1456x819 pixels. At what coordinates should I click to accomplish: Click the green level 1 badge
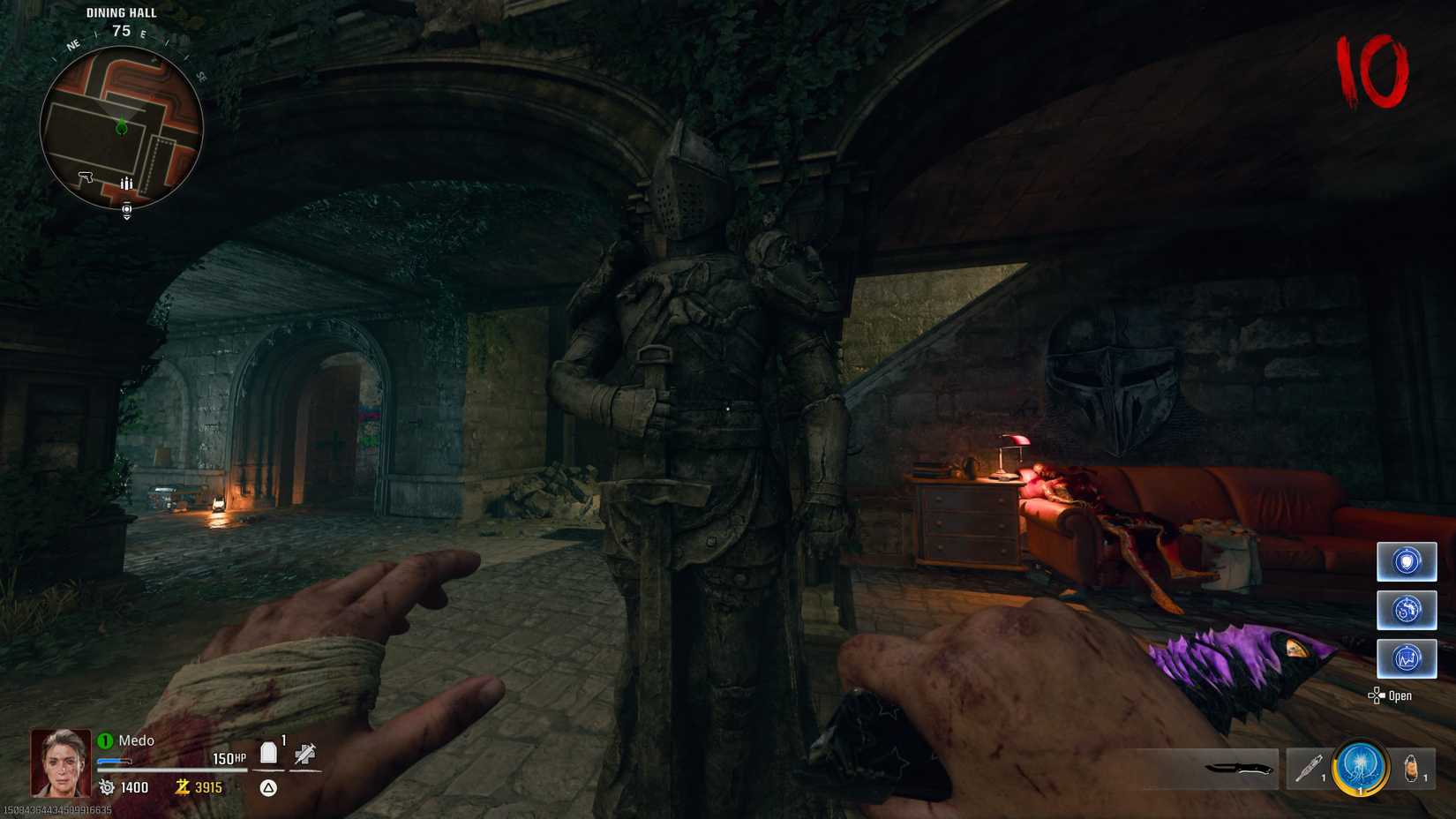pos(103,740)
